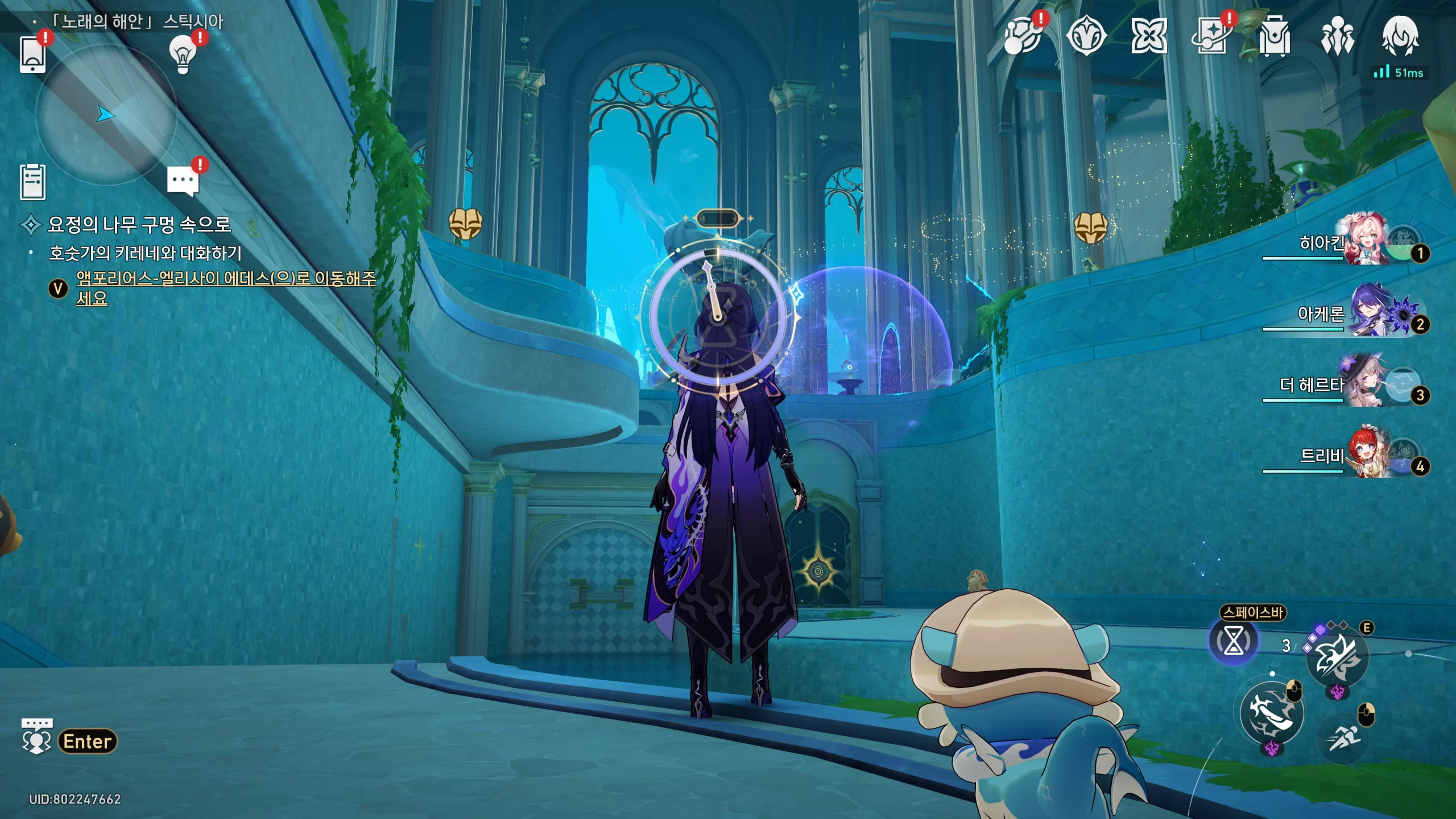The image size is (1456, 819).
Task: Open the four-petal flower icon in top bar
Action: 1149,36
